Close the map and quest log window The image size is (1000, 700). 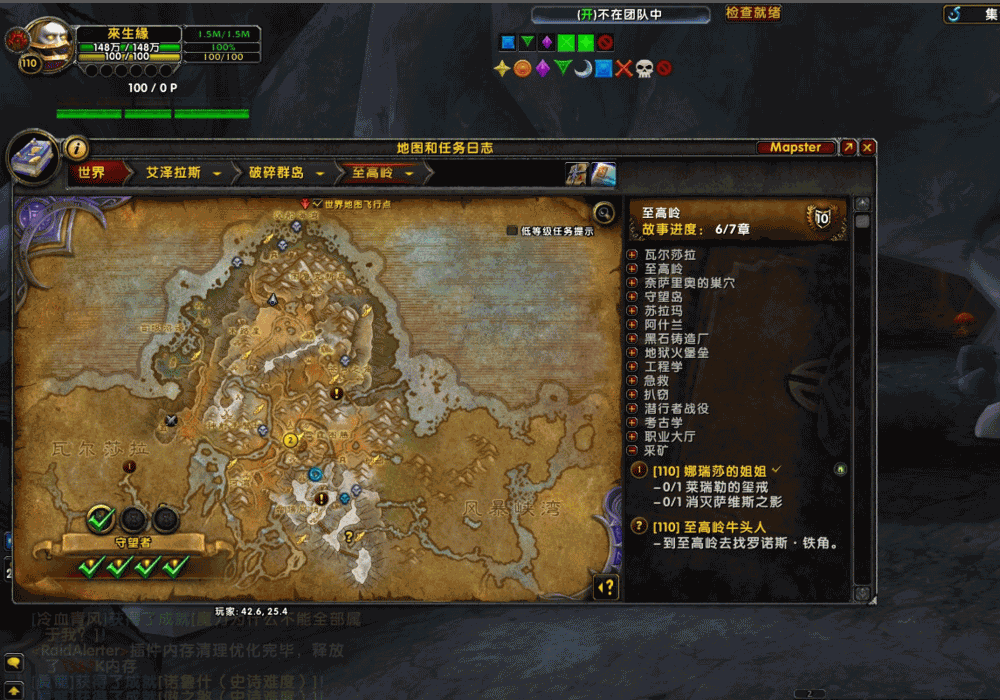click(x=868, y=147)
